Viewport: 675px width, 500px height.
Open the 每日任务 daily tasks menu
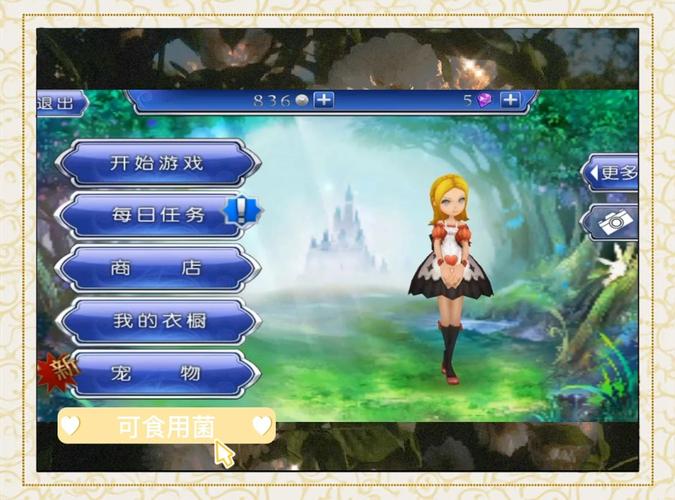[157, 215]
